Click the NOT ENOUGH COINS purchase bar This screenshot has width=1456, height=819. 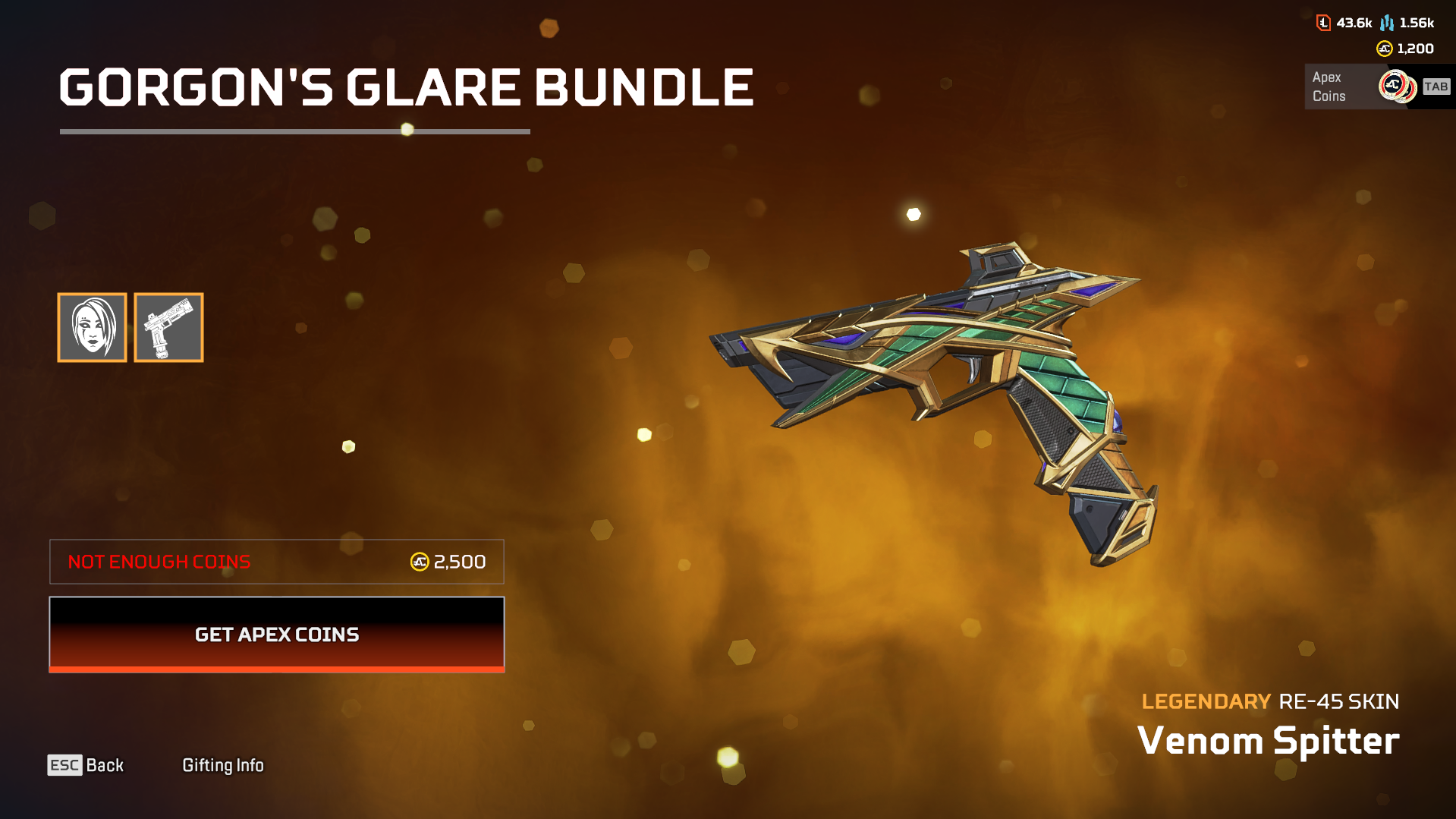(276, 562)
